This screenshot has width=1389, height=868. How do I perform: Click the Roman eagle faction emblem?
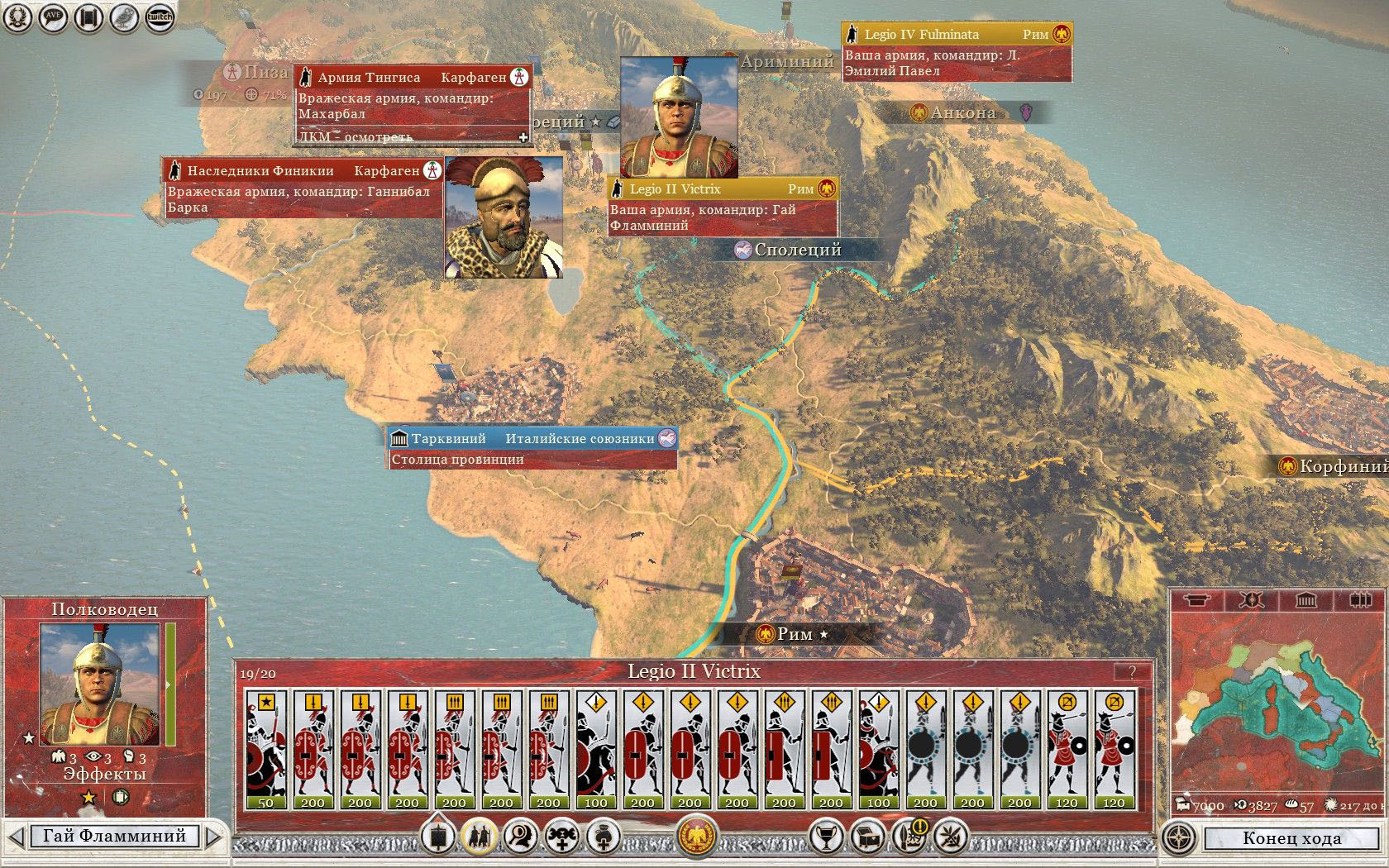point(695,837)
